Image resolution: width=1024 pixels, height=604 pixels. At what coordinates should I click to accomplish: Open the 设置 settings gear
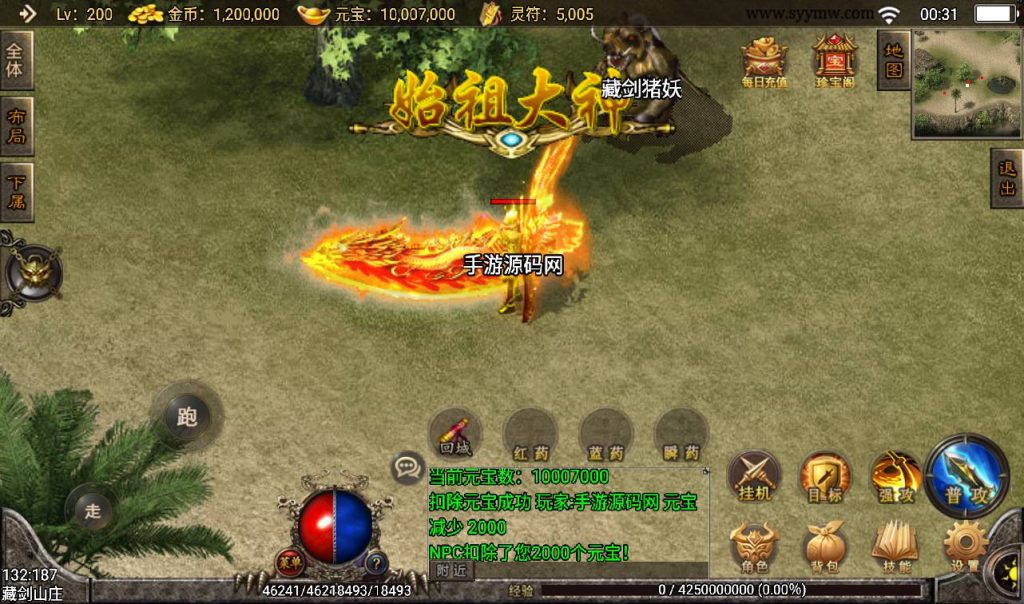[x=965, y=547]
